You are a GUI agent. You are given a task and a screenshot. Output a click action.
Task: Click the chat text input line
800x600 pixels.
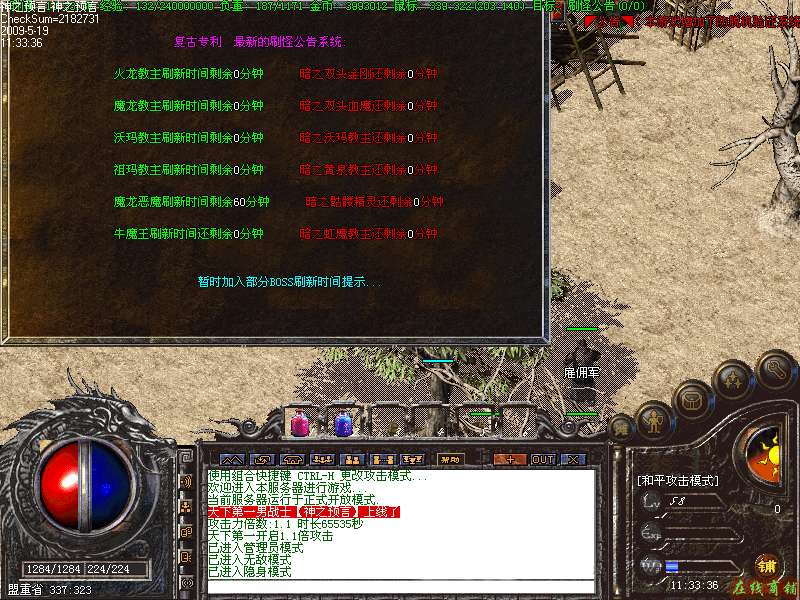coord(400,584)
